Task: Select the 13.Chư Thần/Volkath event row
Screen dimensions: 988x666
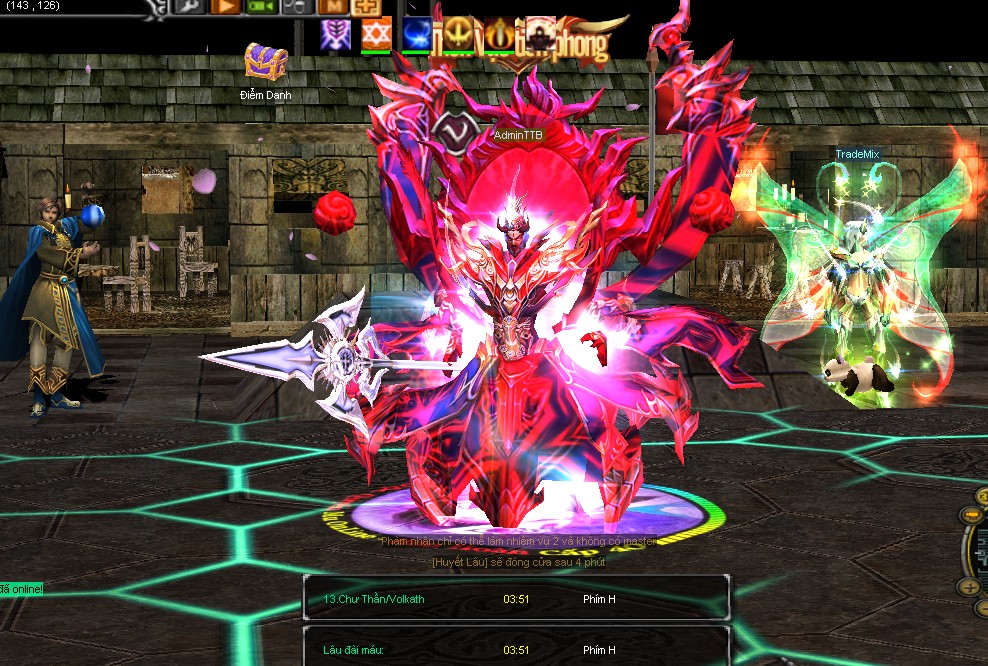Action: click(x=516, y=599)
